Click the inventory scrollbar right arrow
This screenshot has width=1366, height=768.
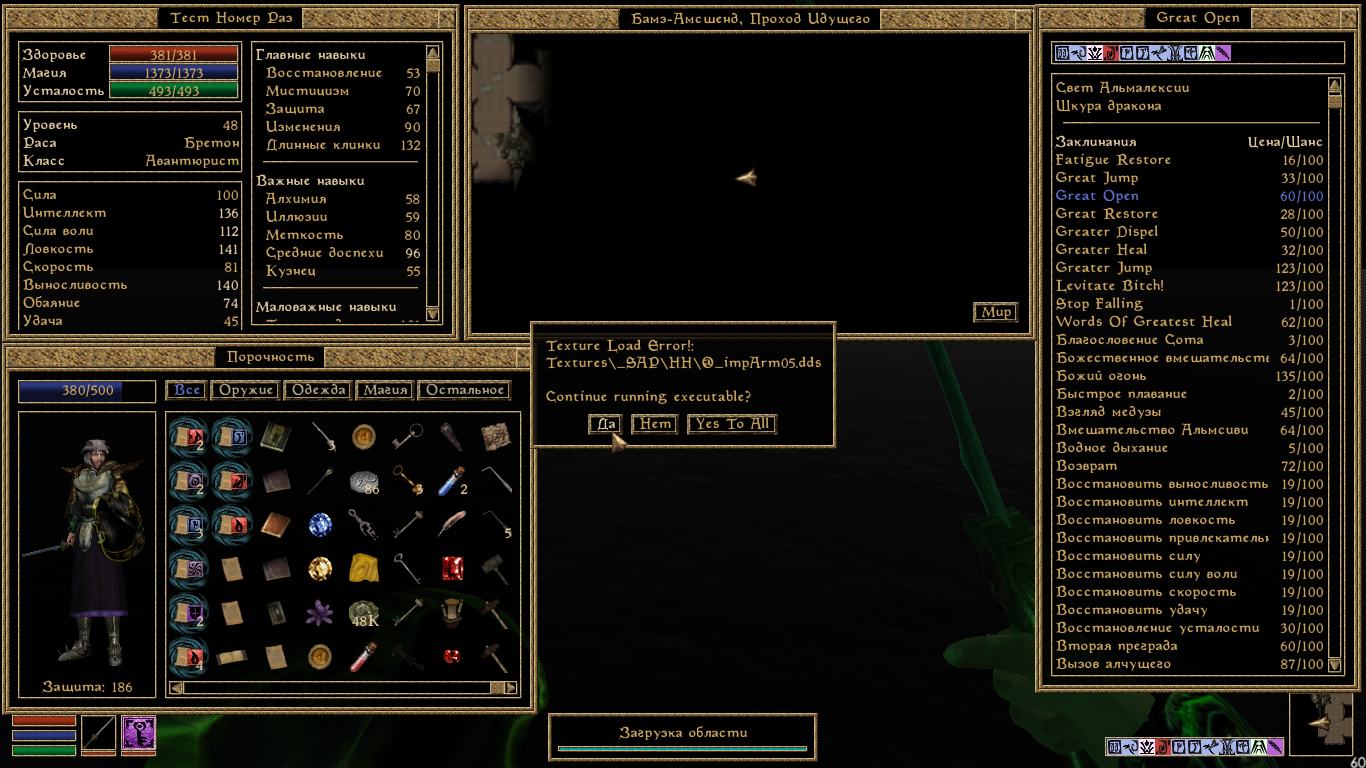(511, 688)
